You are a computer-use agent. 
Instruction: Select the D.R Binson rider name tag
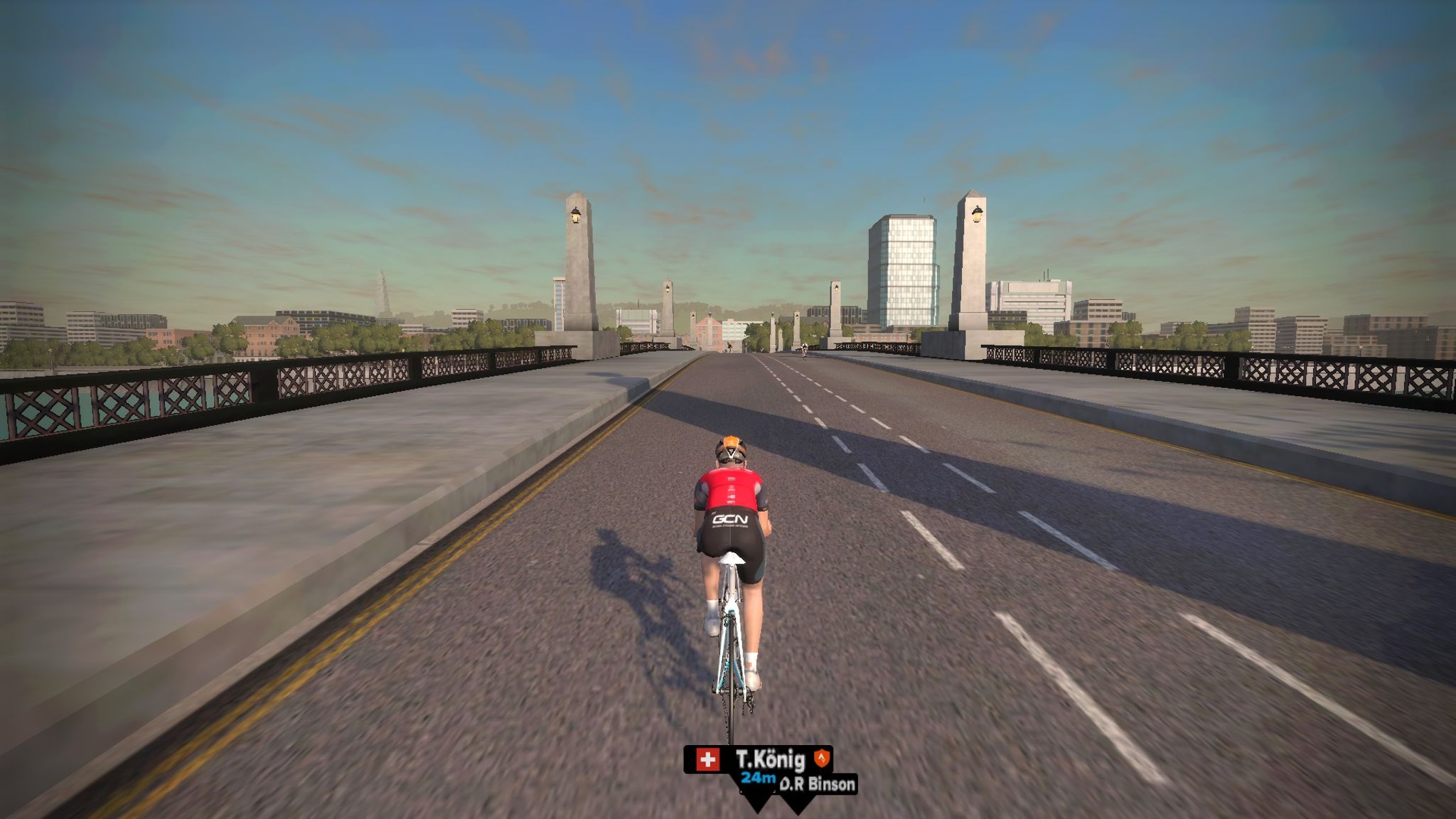818,785
